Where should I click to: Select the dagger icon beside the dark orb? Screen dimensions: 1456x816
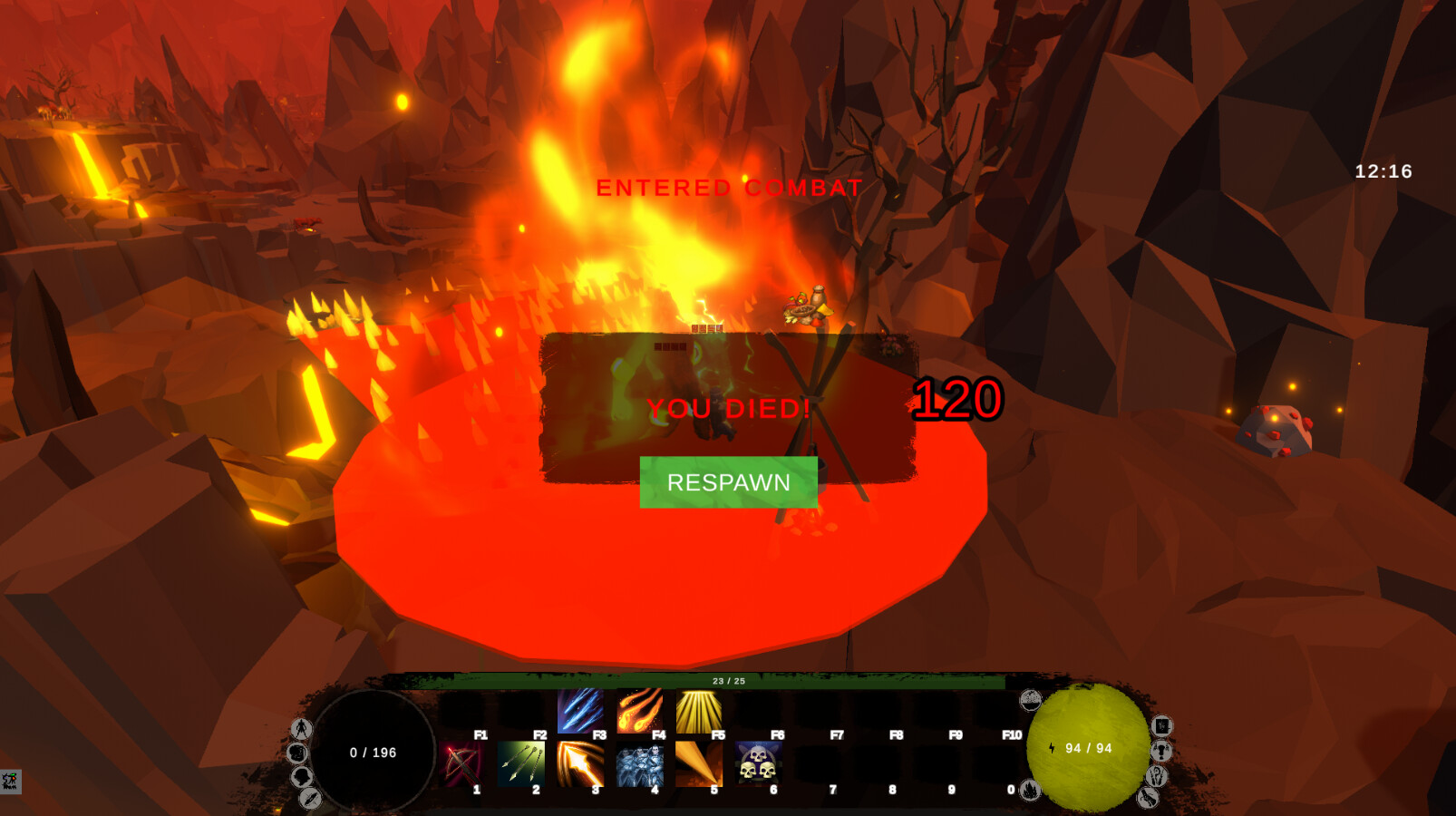point(309,798)
